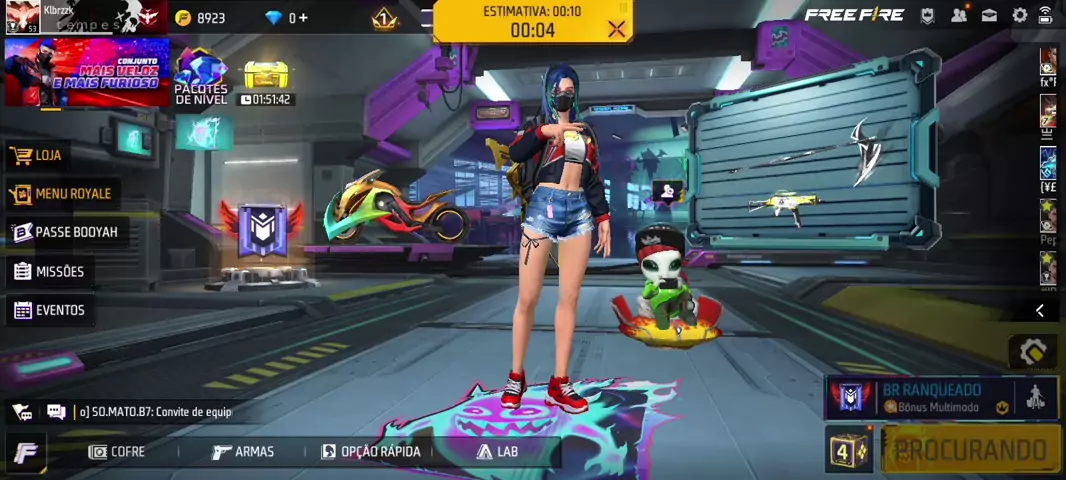1066x480 pixels.
Task: Open the mail envelope inbox
Action: tap(989, 15)
